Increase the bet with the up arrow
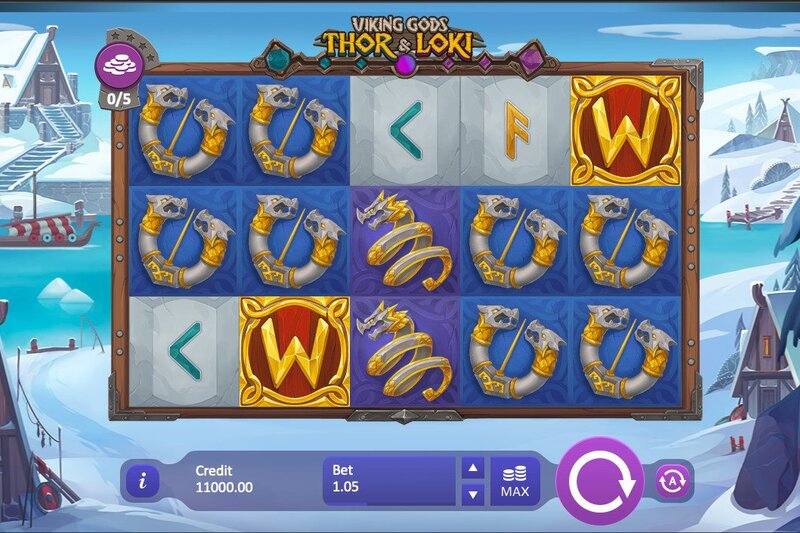Screen dimensions: 800x533 pos(473,468)
